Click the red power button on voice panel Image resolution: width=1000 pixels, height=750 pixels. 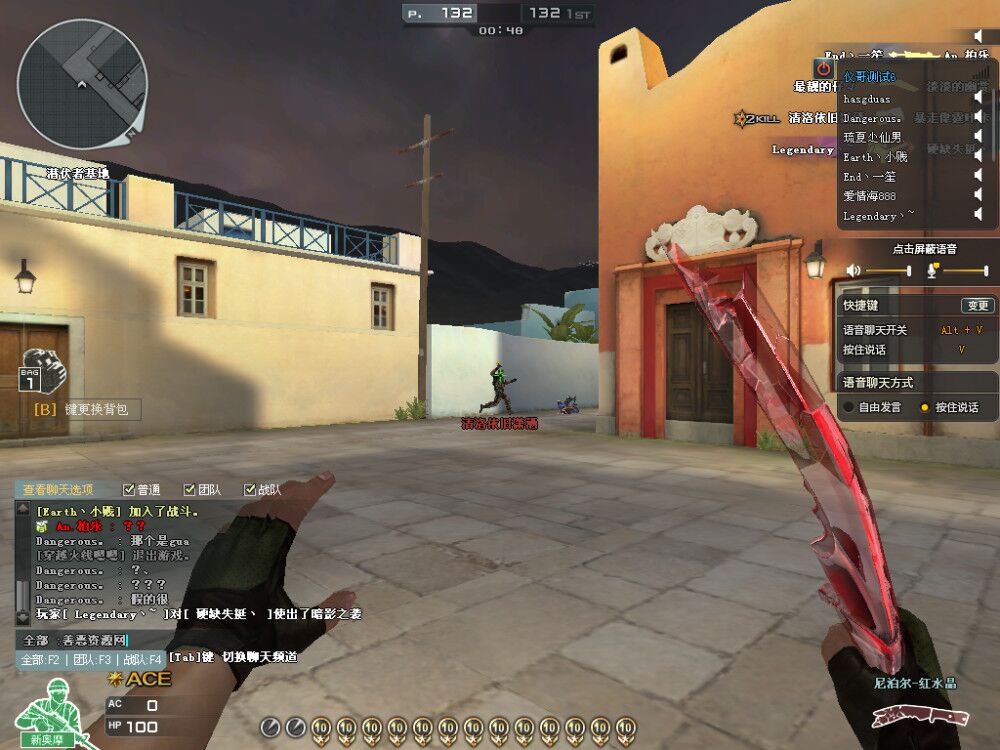tap(823, 68)
